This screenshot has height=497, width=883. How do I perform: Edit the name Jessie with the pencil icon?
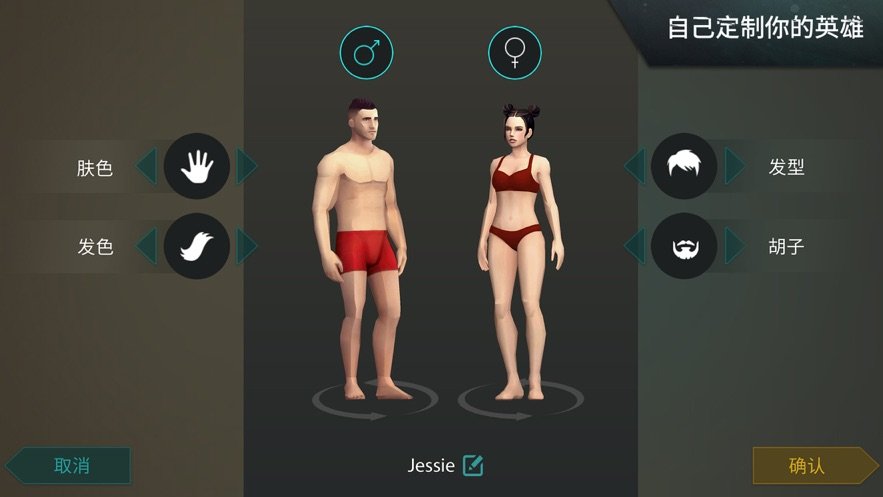[473, 465]
